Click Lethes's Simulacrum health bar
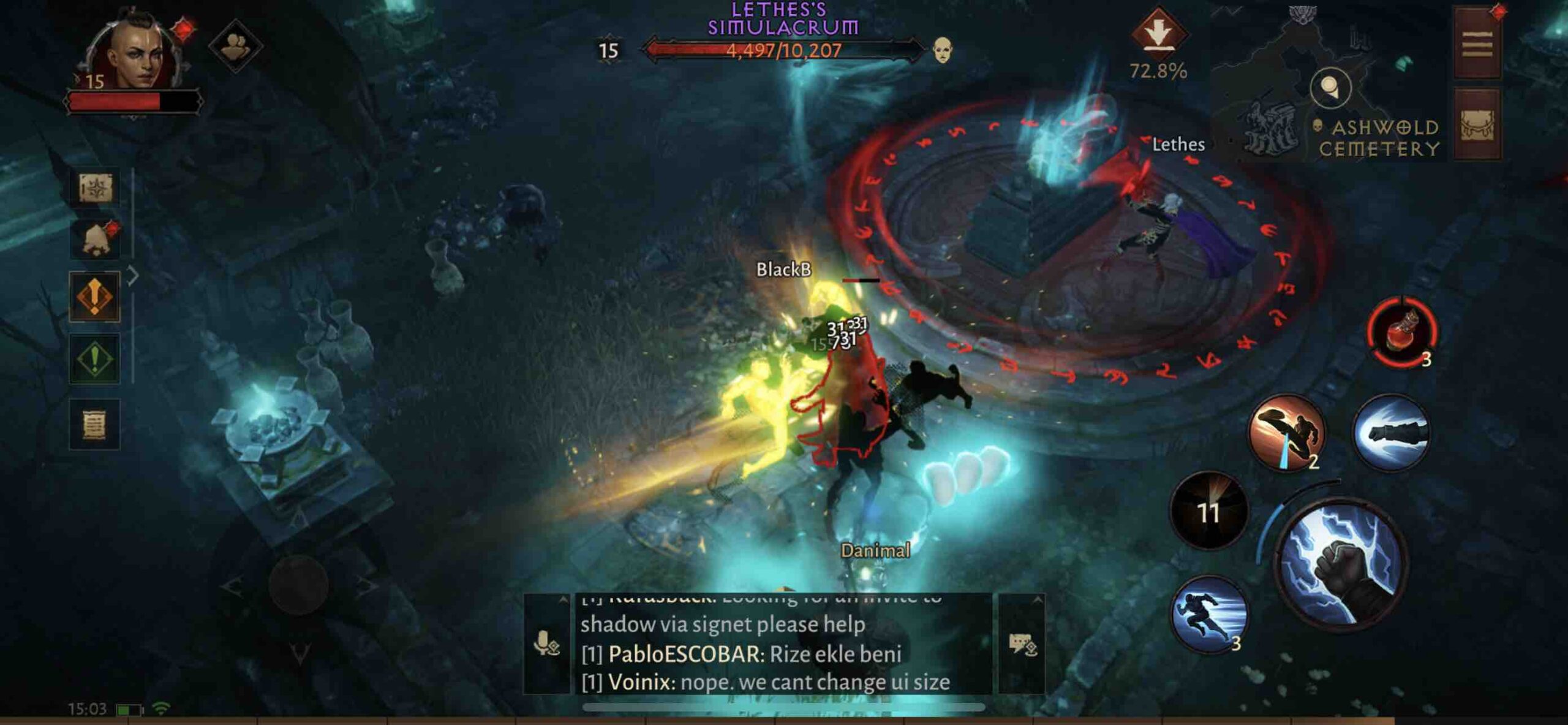 [x=784, y=51]
